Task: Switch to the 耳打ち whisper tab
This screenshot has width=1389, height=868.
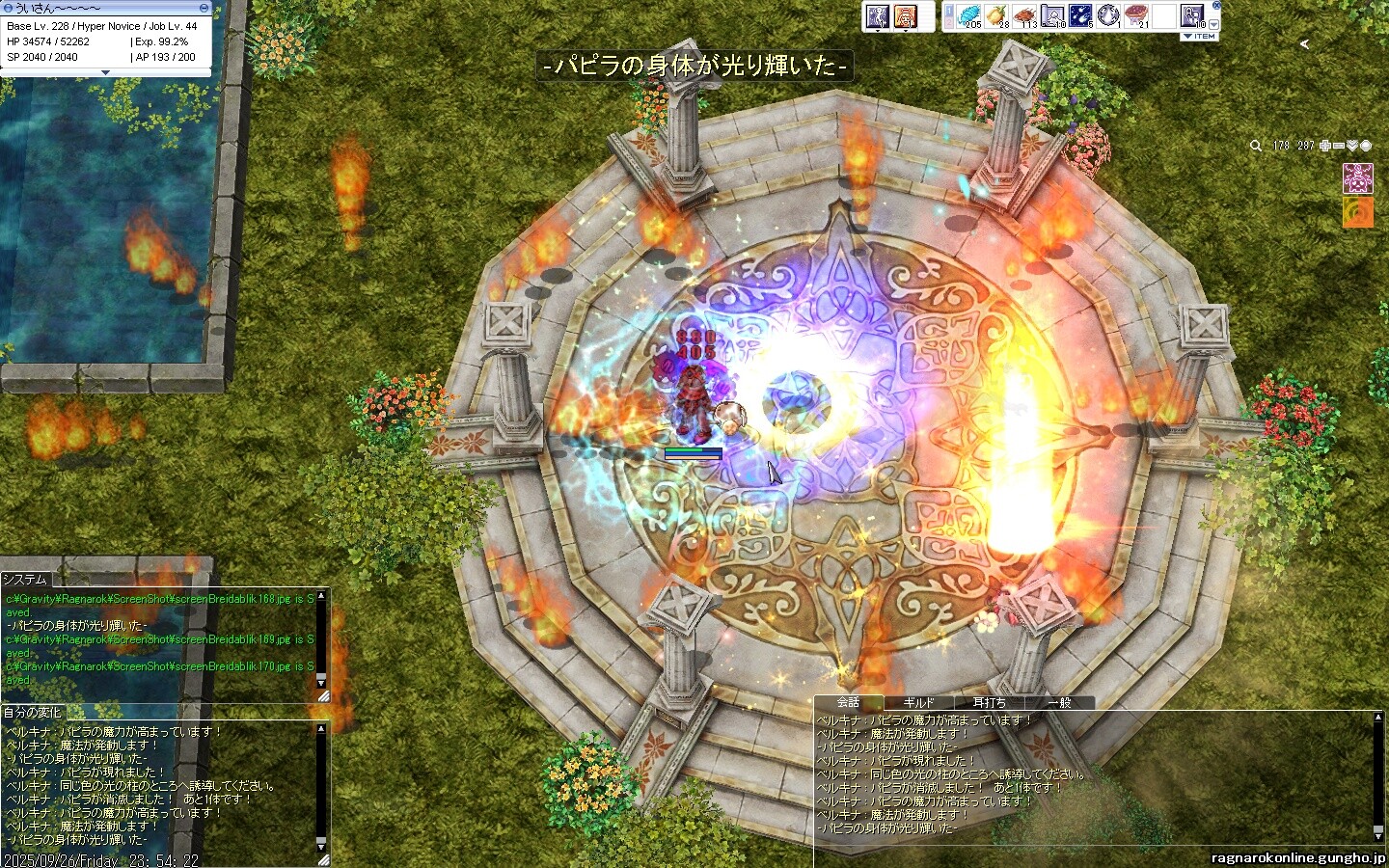Action: 989,703
